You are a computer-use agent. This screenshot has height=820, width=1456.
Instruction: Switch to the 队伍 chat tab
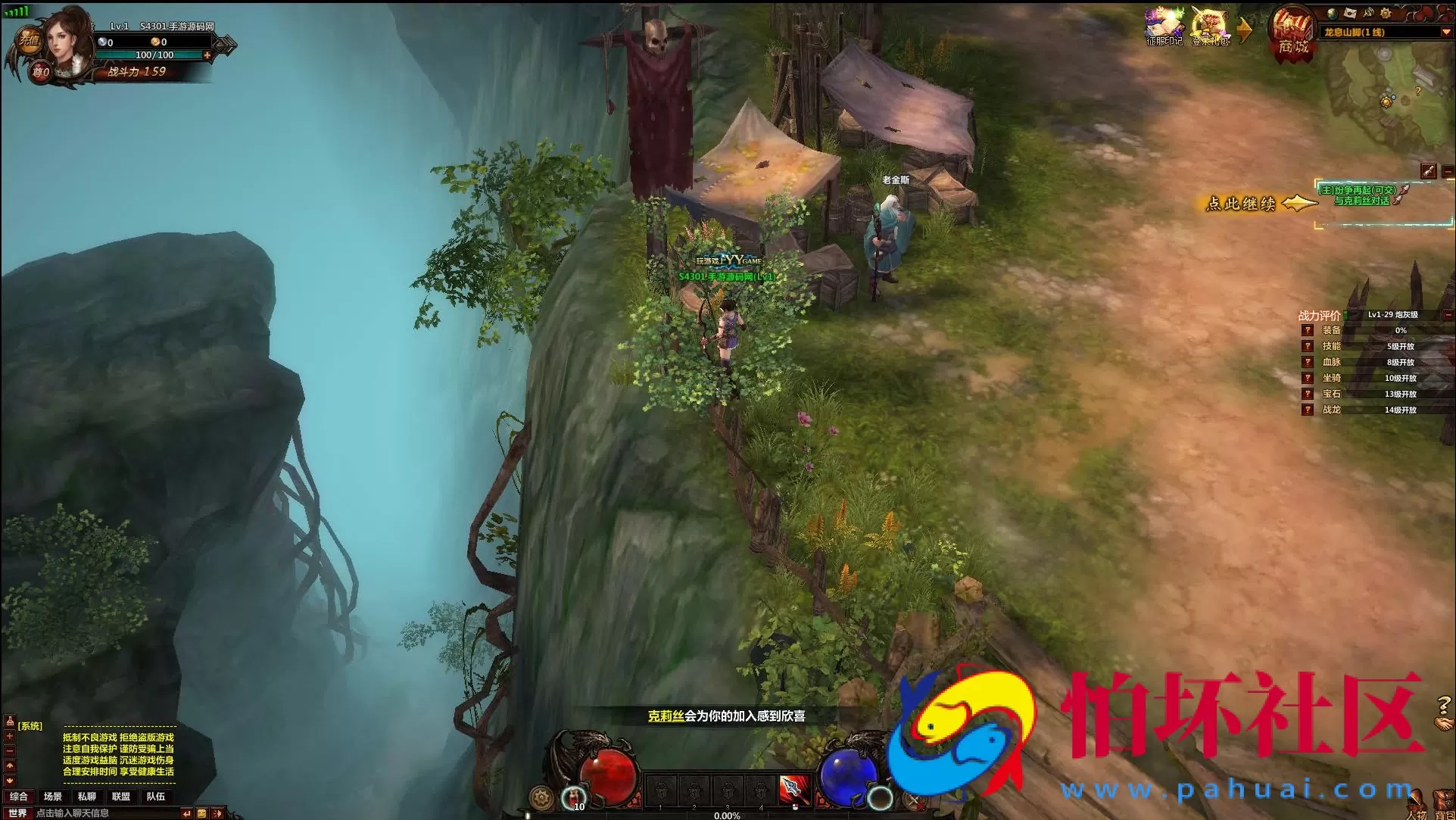(x=156, y=797)
